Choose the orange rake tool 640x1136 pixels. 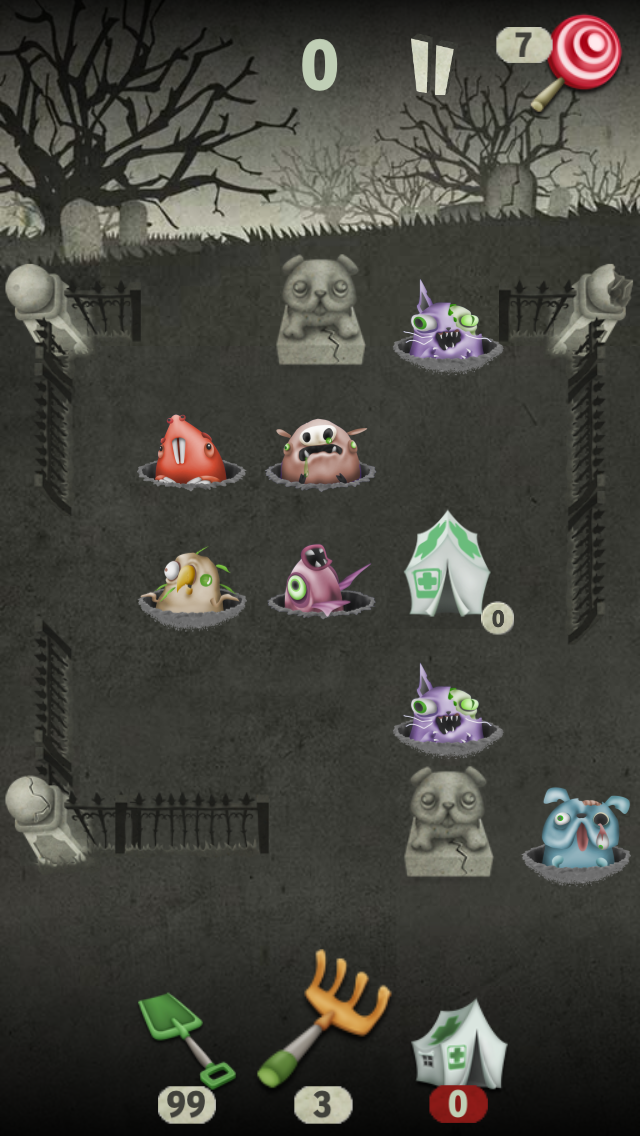coord(327,1020)
